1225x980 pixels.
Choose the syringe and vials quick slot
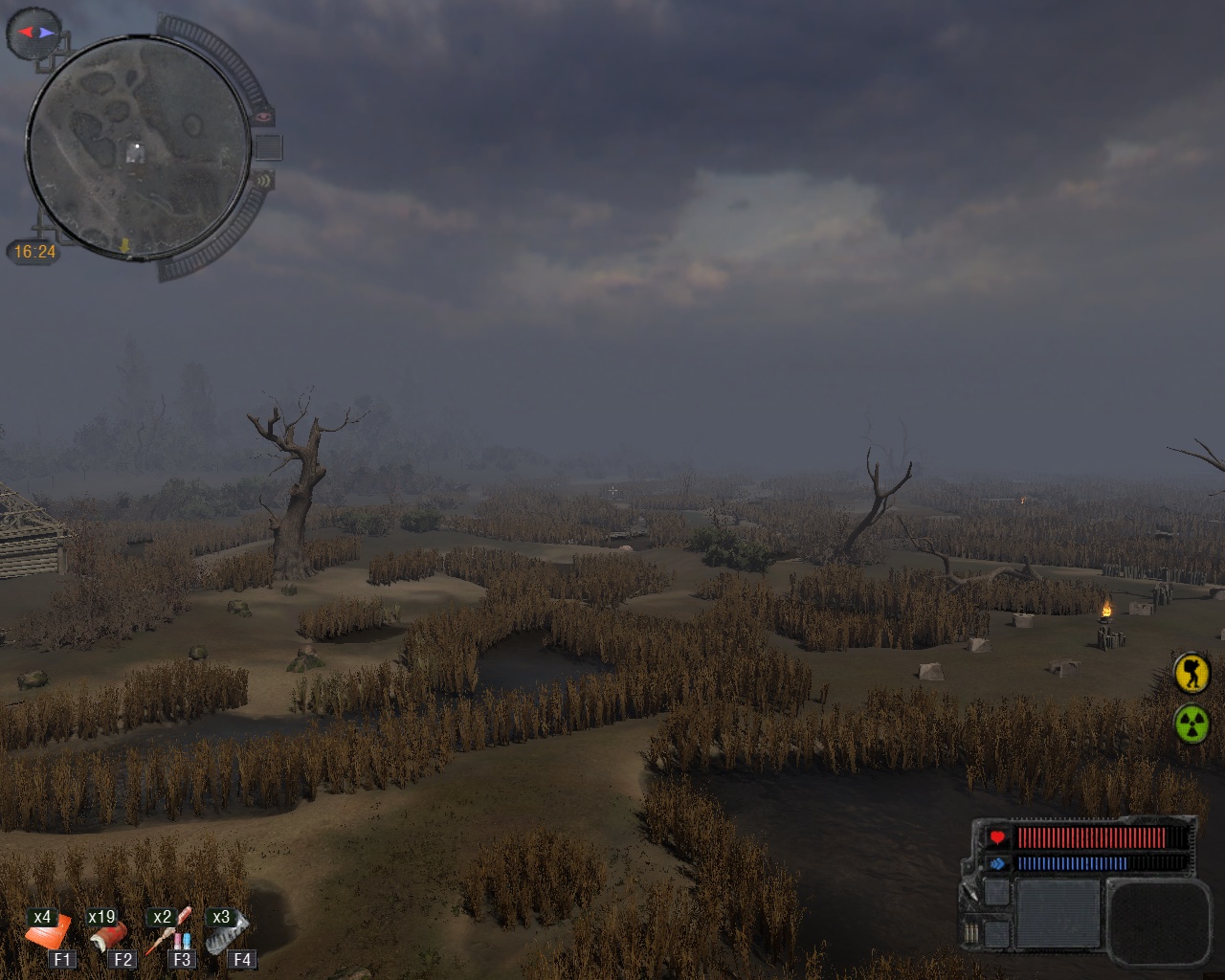172,932
